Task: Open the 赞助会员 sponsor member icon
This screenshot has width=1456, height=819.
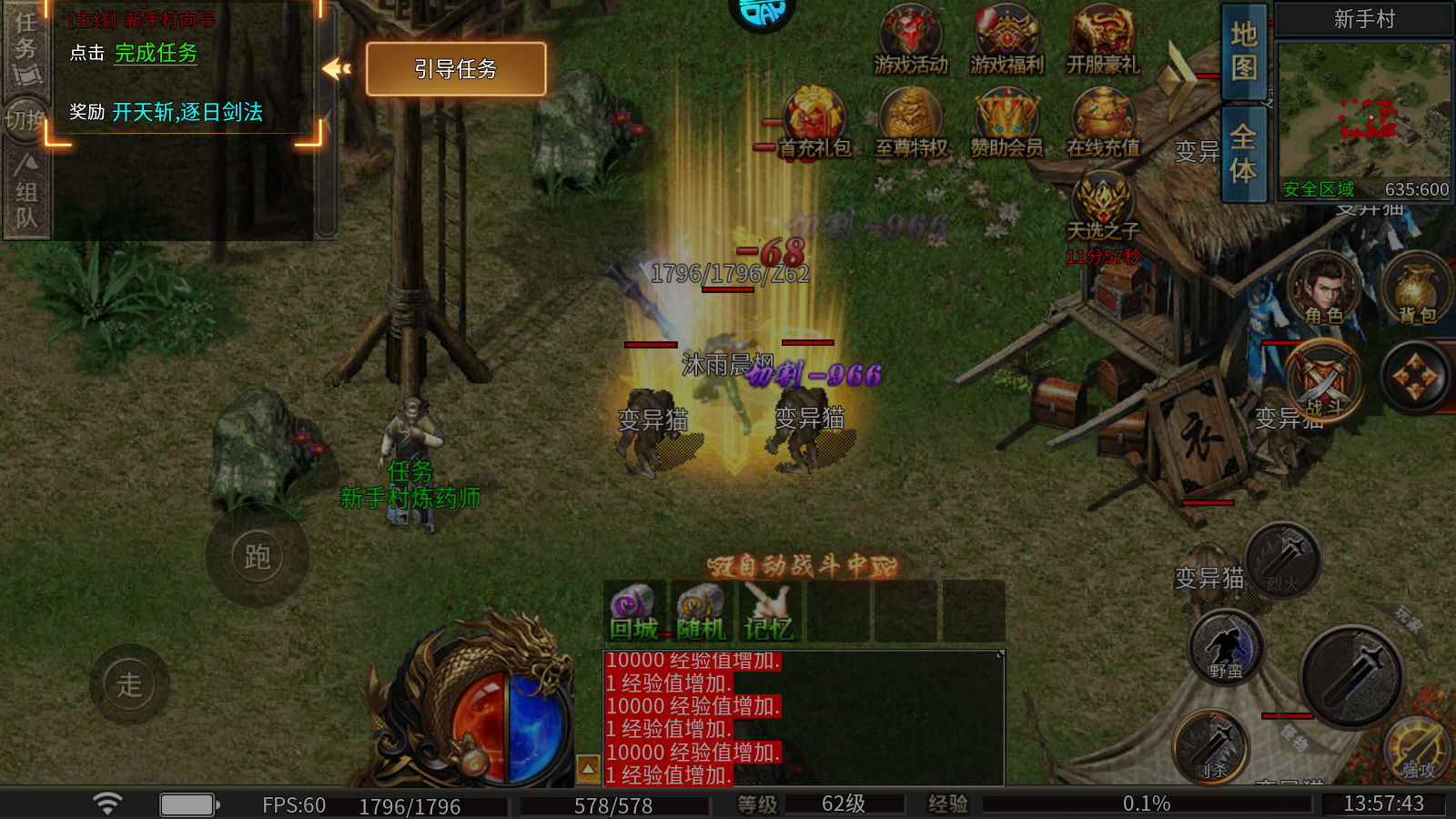Action: (1006, 123)
